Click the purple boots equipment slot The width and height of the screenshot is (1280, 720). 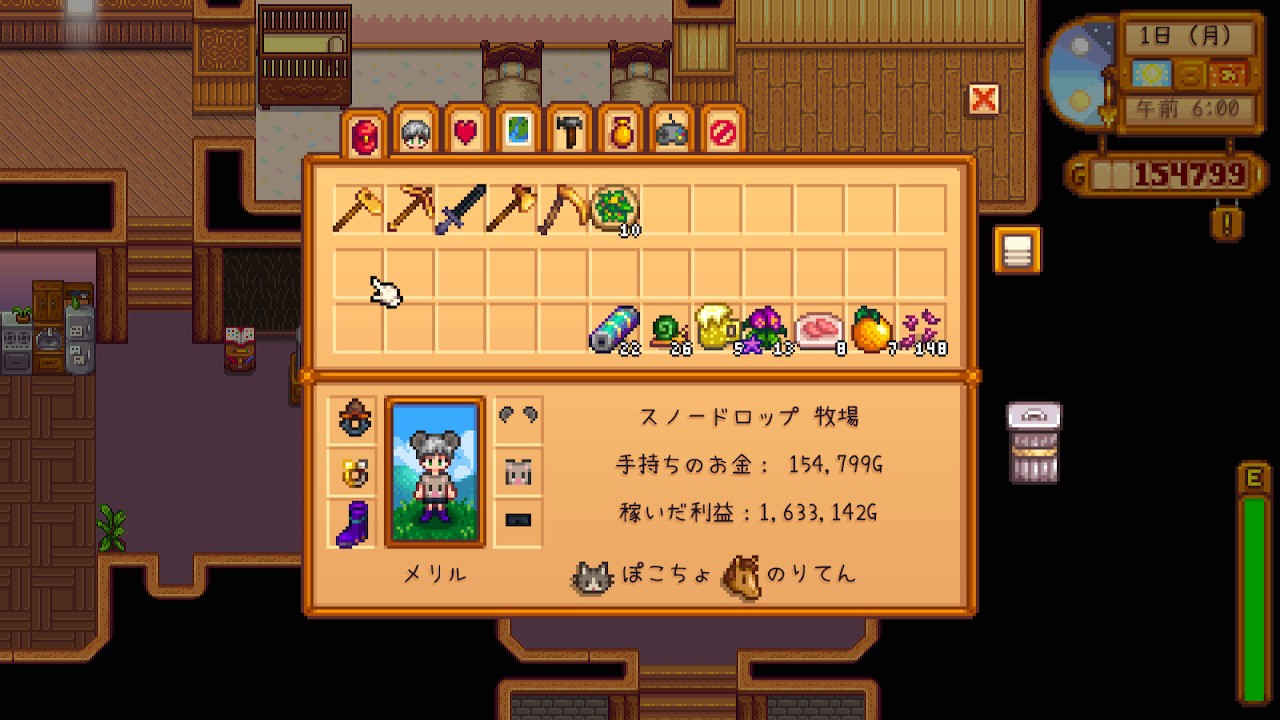(352, 523)
